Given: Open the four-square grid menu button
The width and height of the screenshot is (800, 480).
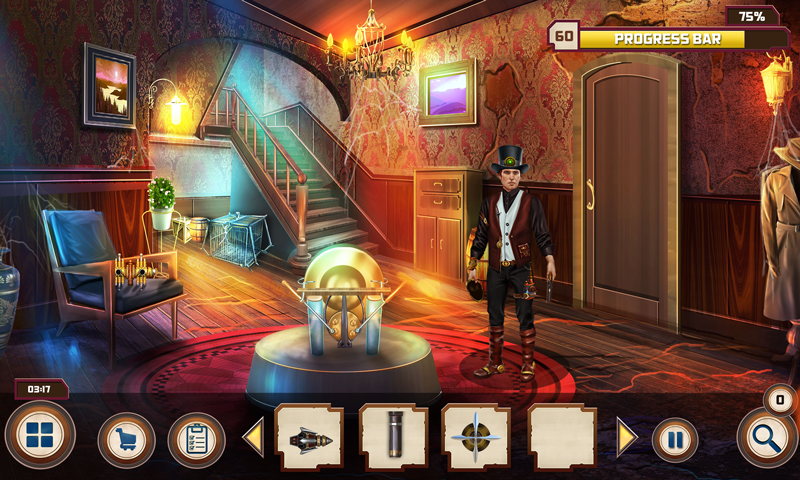Looking at the screenshot, I should tap(40, 437).
